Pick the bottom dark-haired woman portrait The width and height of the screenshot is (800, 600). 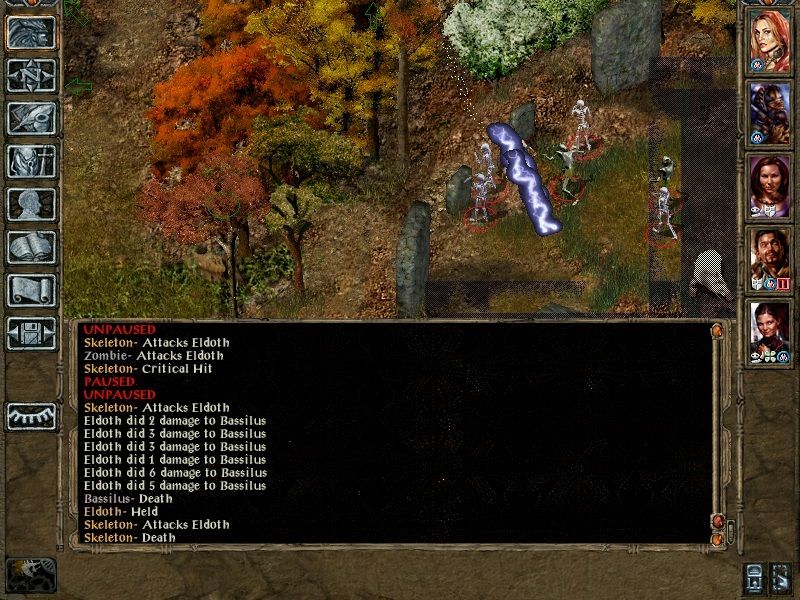(770, 331)
